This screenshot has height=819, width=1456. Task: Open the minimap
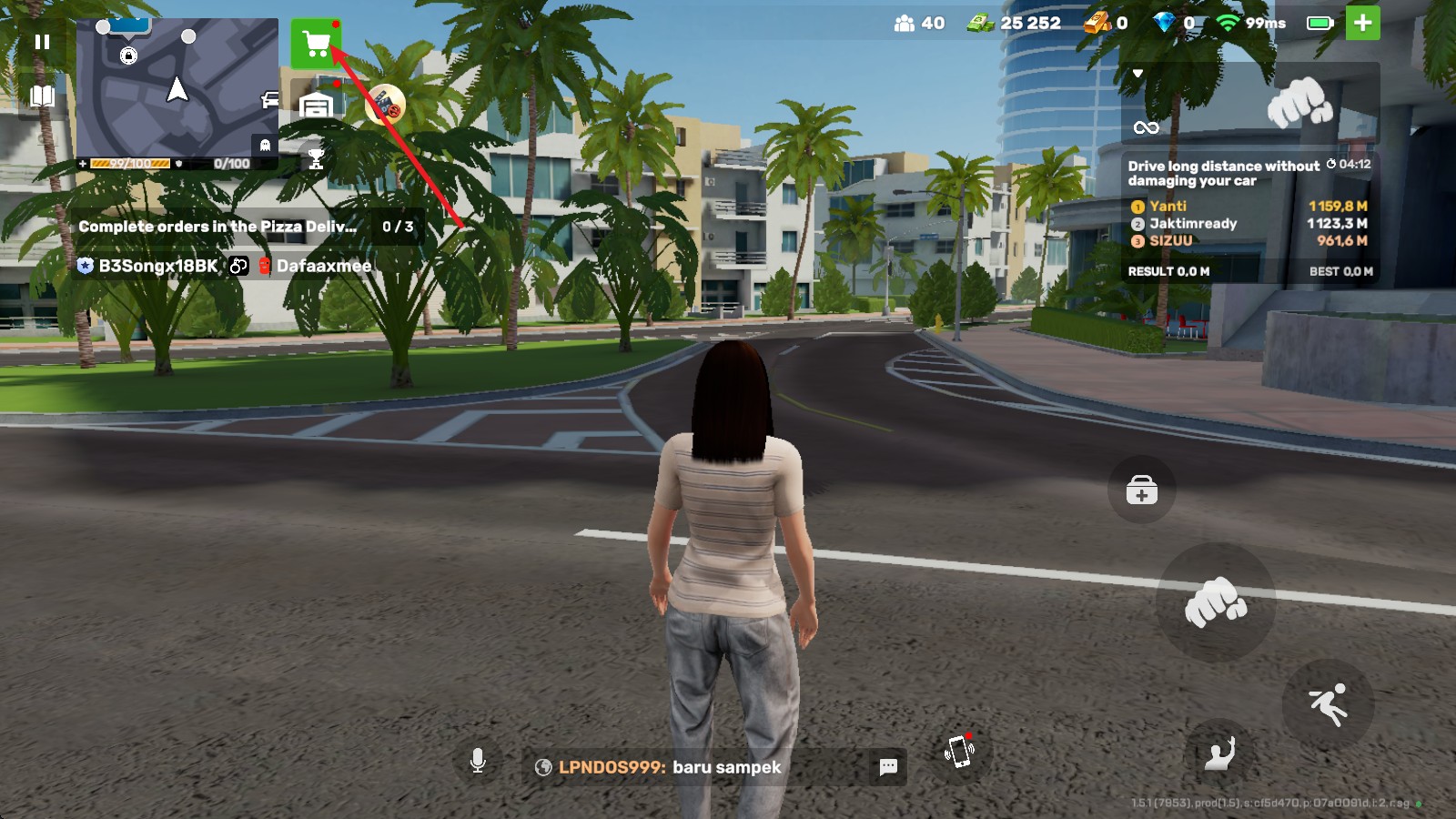pyautogui.click(x=177, y=87)
